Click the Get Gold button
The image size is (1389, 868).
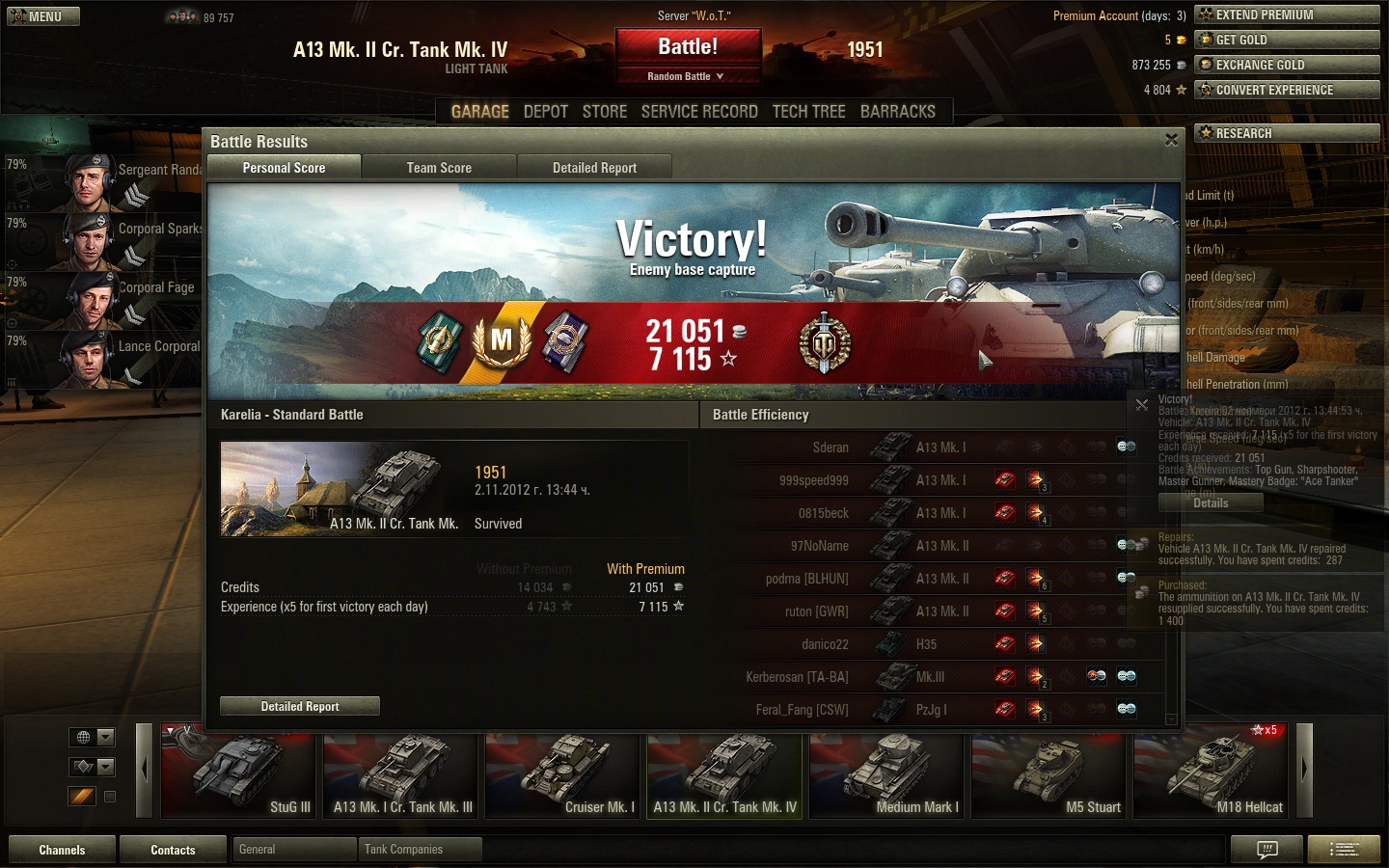coord(1287,40)
